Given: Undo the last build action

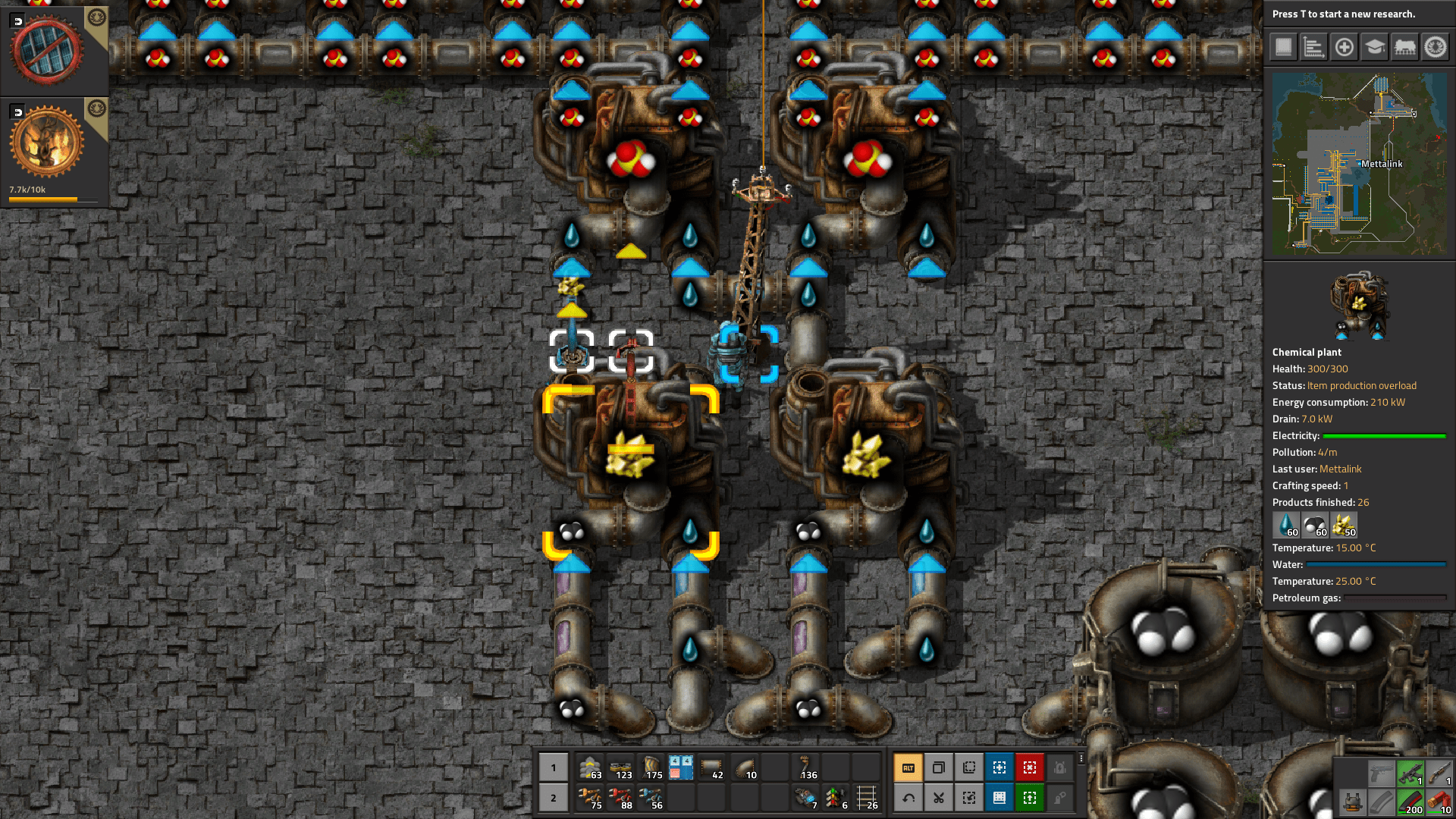Looking at the screenshot, I should [908, 798].
